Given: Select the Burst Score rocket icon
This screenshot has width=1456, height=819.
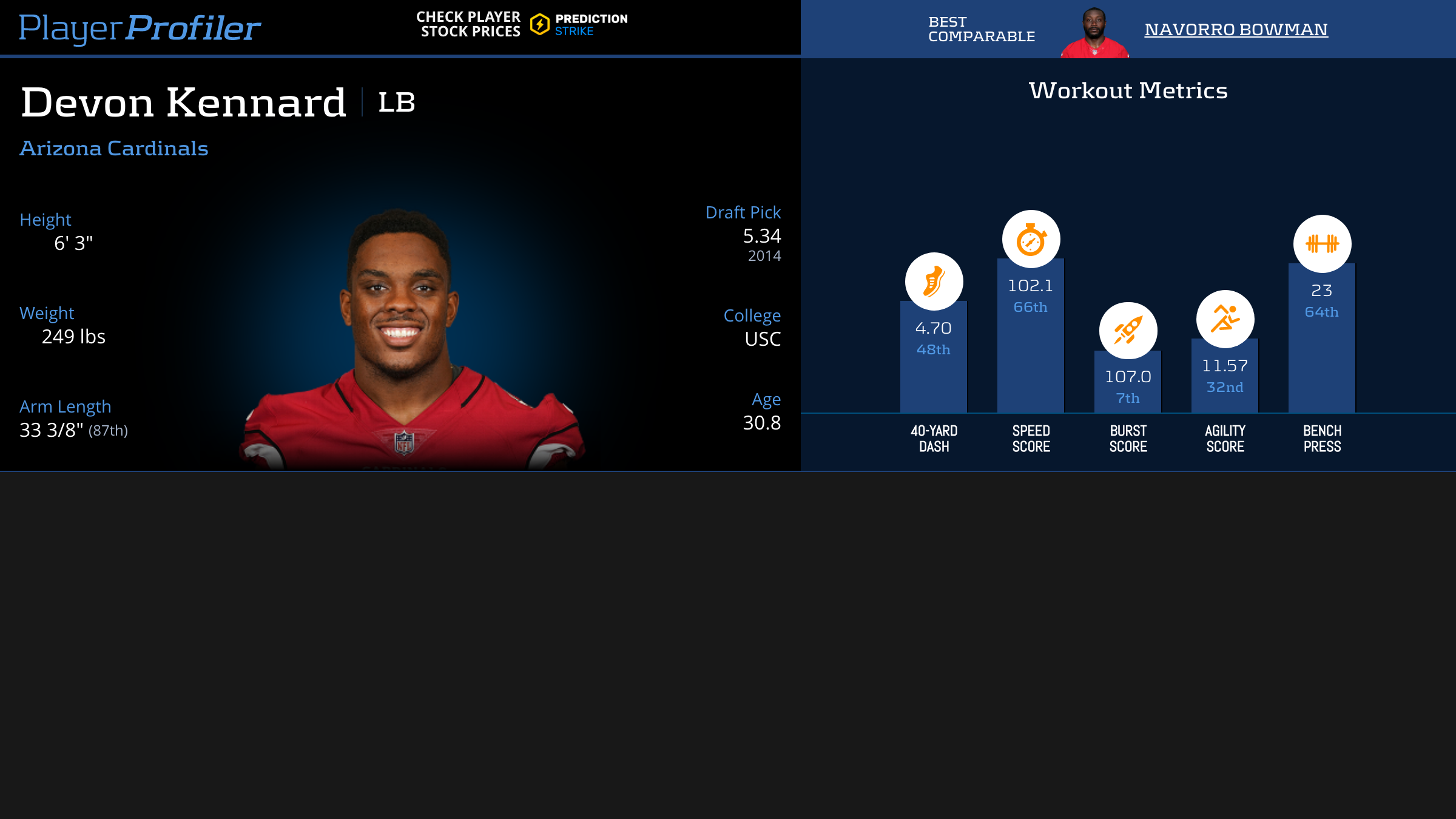Looking at the screenshot, I should click(1128, 331).
